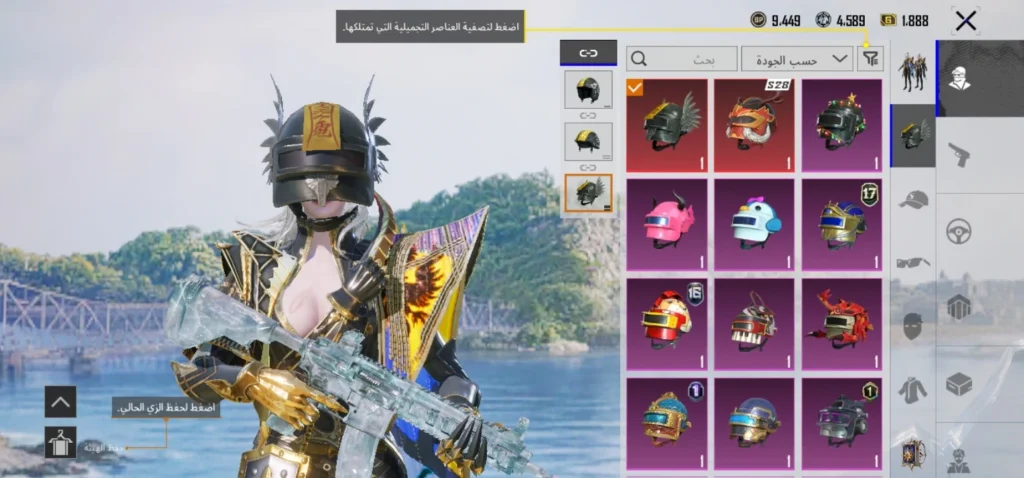1024x478 pixels.
Task: Pick the piano-keys helmet skin
Action: [x=754, y=324]
